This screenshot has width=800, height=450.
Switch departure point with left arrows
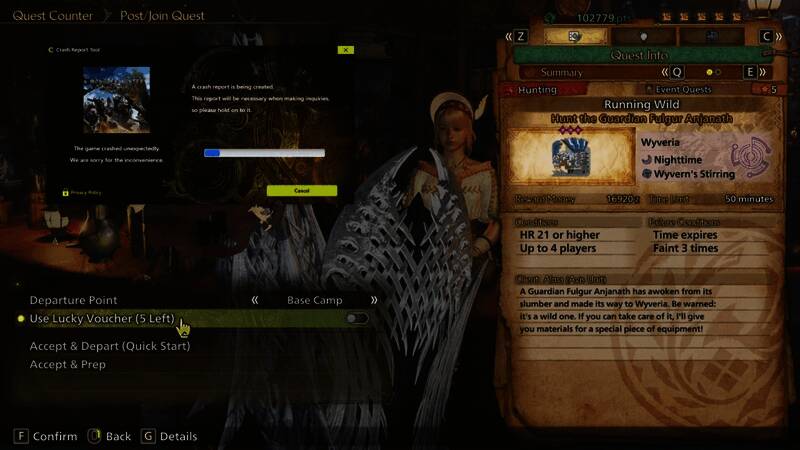point(255,300)
